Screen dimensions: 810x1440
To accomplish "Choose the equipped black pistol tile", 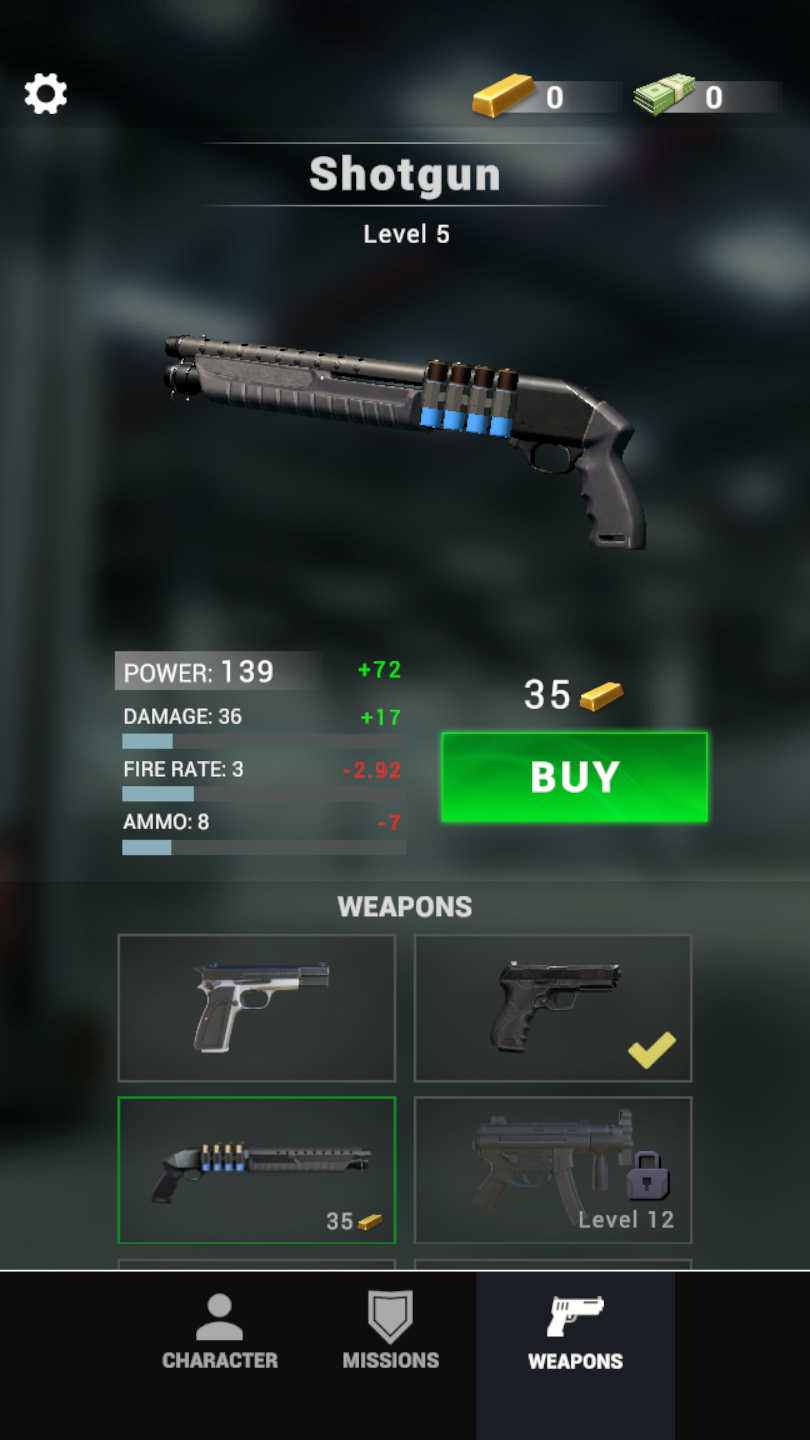I will 553,1008.
